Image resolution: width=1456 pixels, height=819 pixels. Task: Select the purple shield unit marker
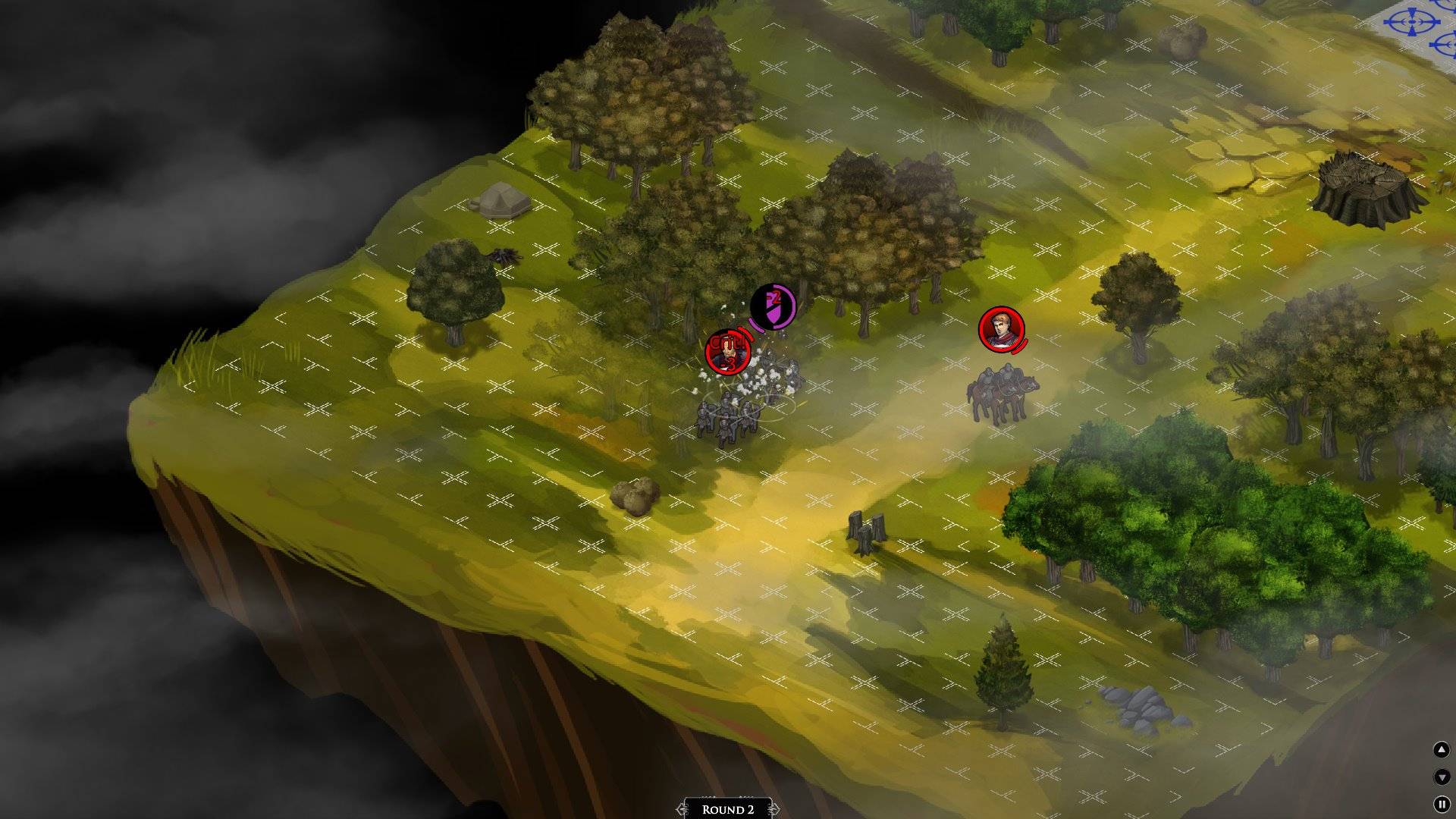(x=773, y=306)
